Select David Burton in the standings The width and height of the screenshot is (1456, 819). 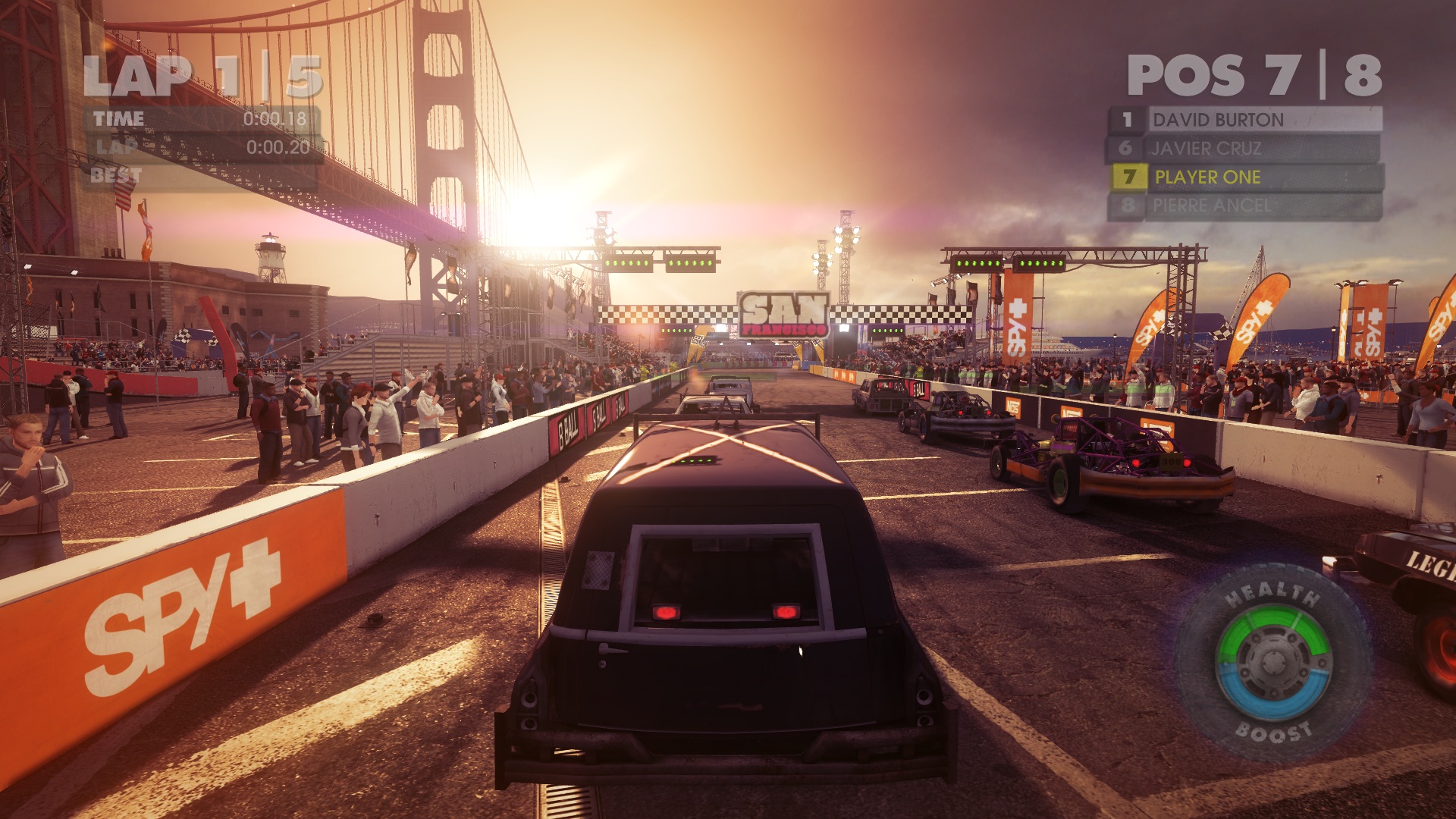click(1245, 120)
